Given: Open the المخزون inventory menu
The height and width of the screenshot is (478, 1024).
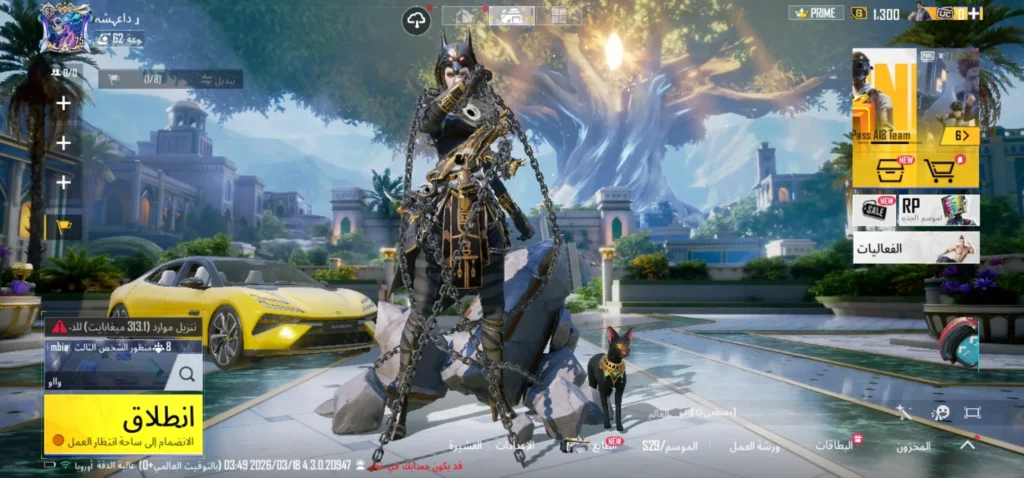Looking at the screenshot, I should 912,446.
